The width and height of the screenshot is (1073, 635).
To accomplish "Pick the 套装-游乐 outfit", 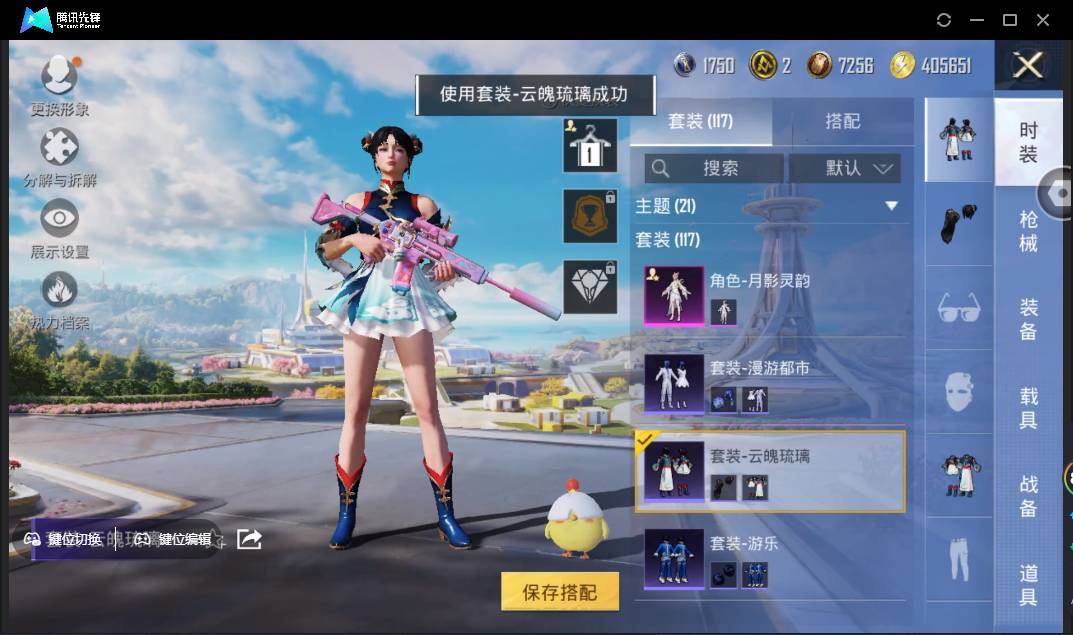I will tap(768, 559).
